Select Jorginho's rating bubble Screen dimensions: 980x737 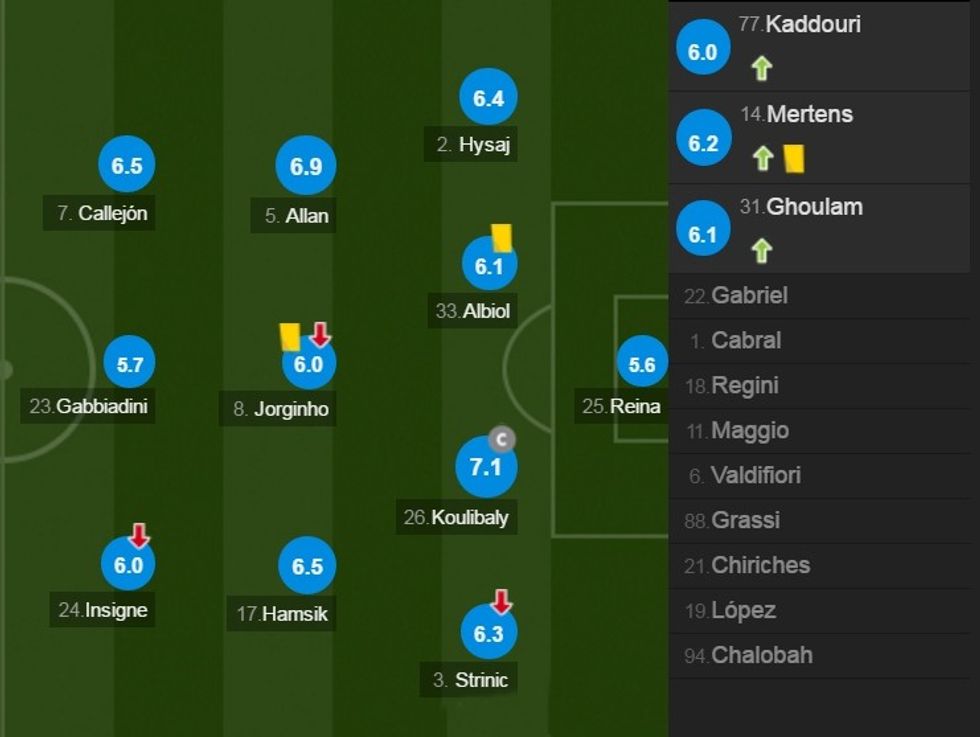(308, 365)
